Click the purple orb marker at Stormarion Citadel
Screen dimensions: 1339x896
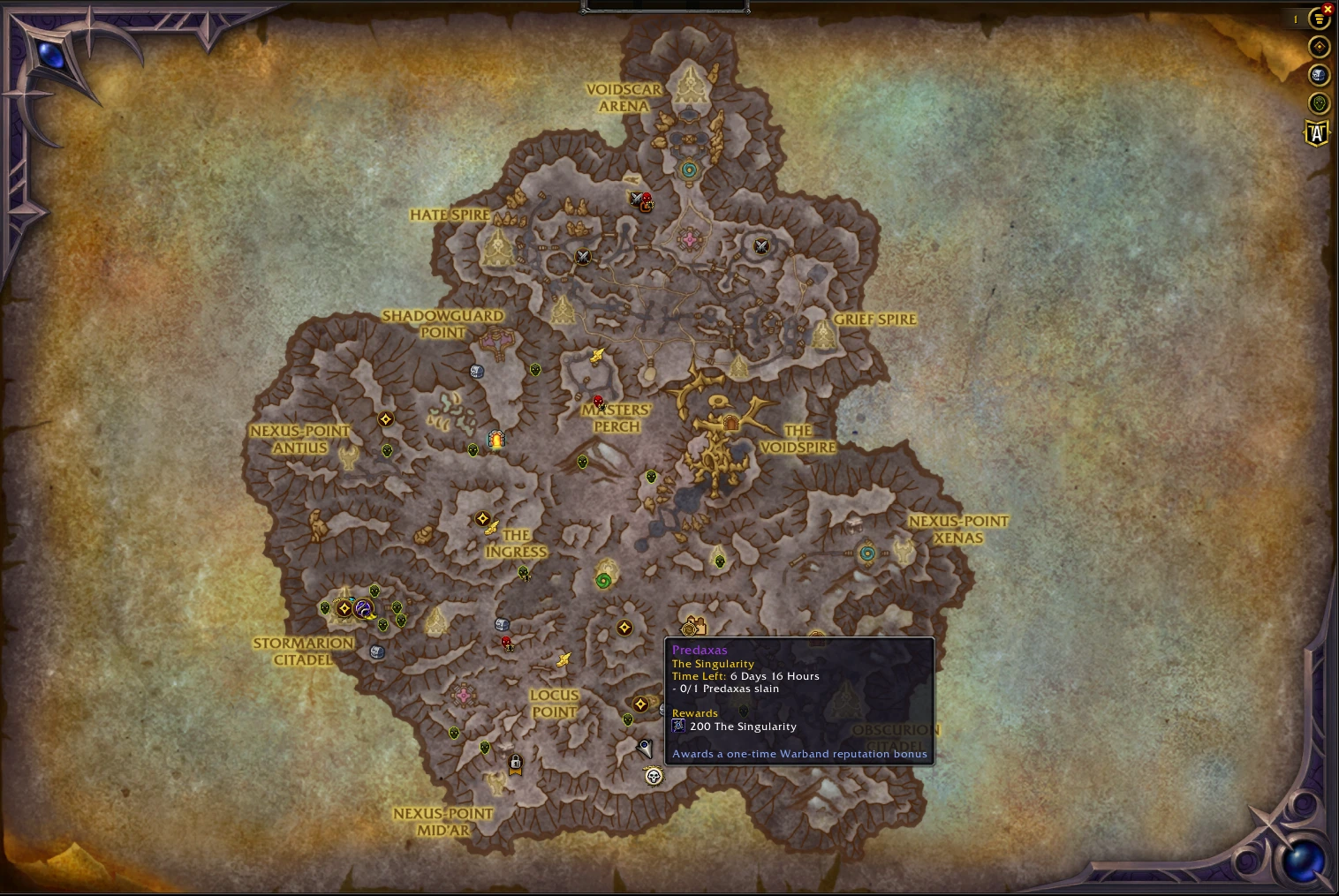[x=362, y=608]
